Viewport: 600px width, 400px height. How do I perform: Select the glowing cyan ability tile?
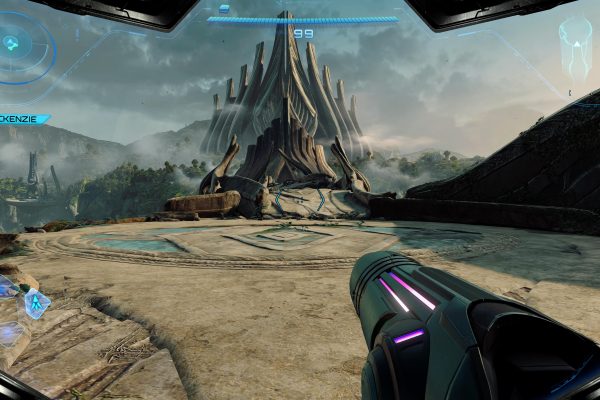[37, 302]
